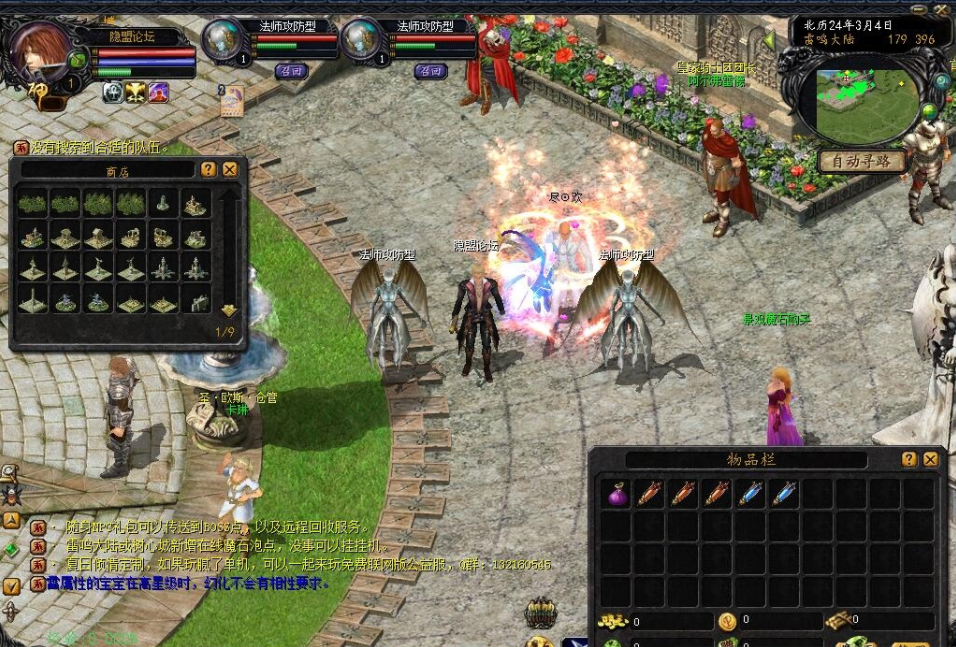Select the player character portrait
956x647 pixels.
tap(40, 53)
